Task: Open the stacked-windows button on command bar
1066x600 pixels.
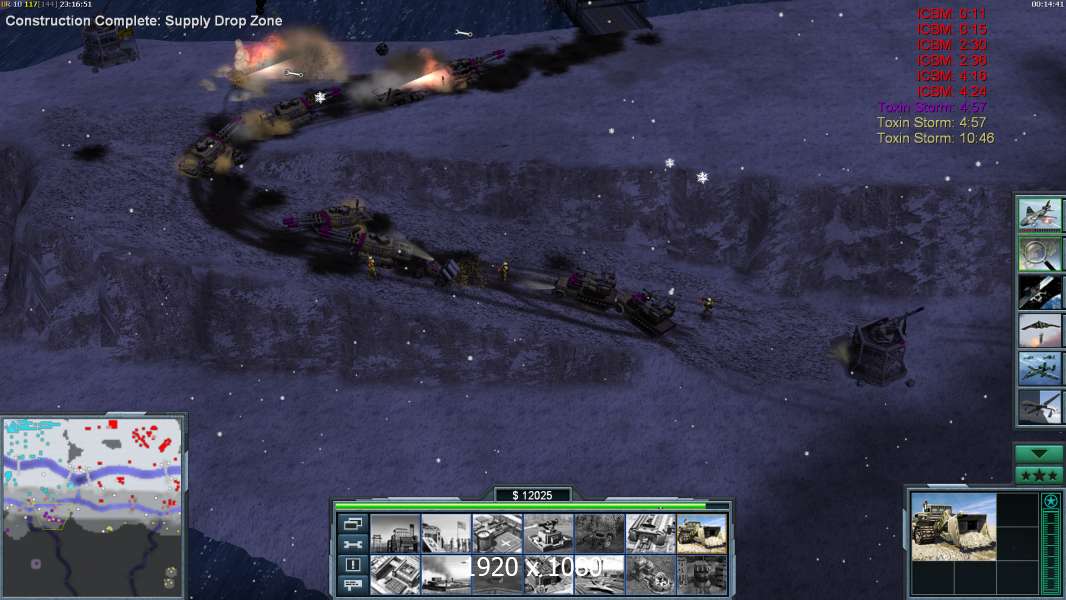Action: (352, 523)
